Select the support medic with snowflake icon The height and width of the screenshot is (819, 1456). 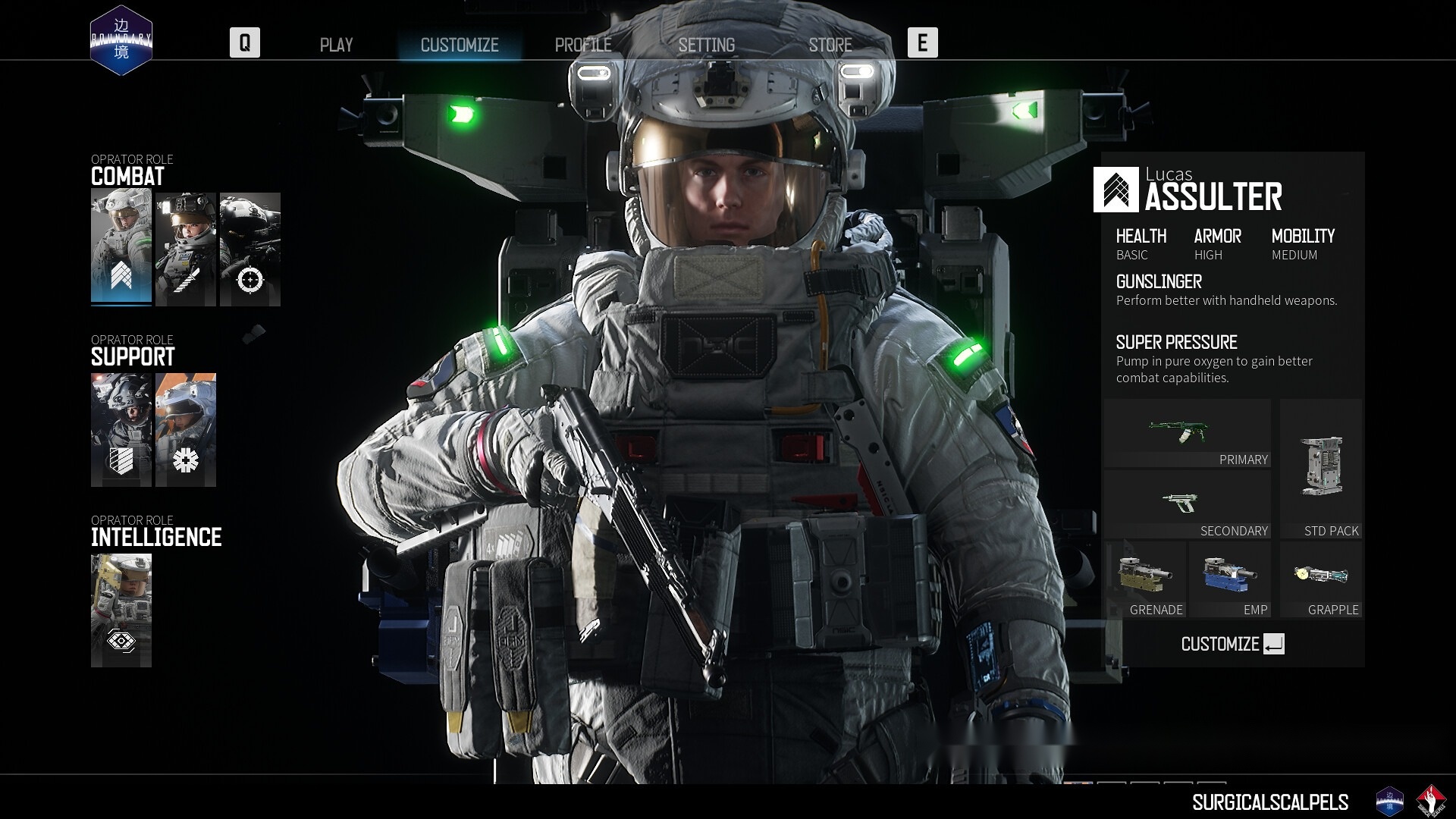coord(186,429)
